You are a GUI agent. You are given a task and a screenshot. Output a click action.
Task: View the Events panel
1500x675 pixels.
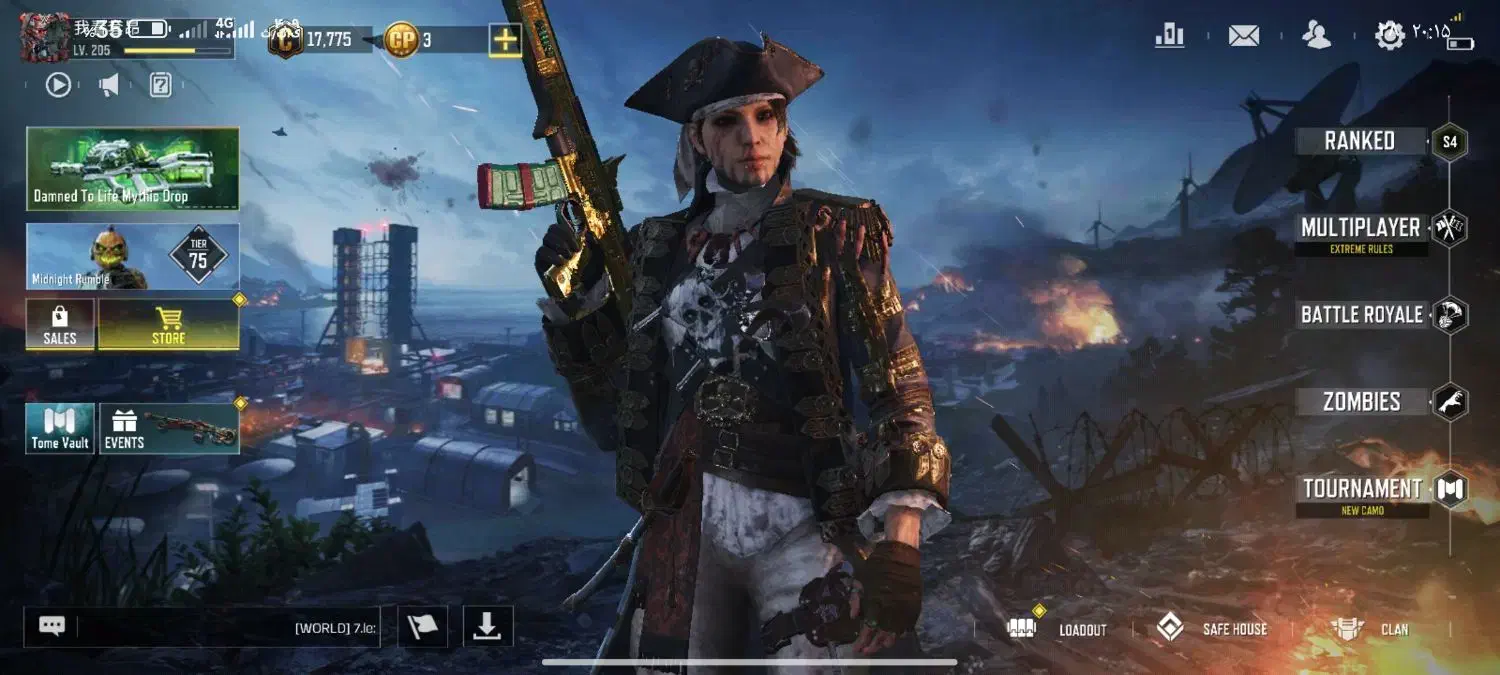(x=169, y=429)
